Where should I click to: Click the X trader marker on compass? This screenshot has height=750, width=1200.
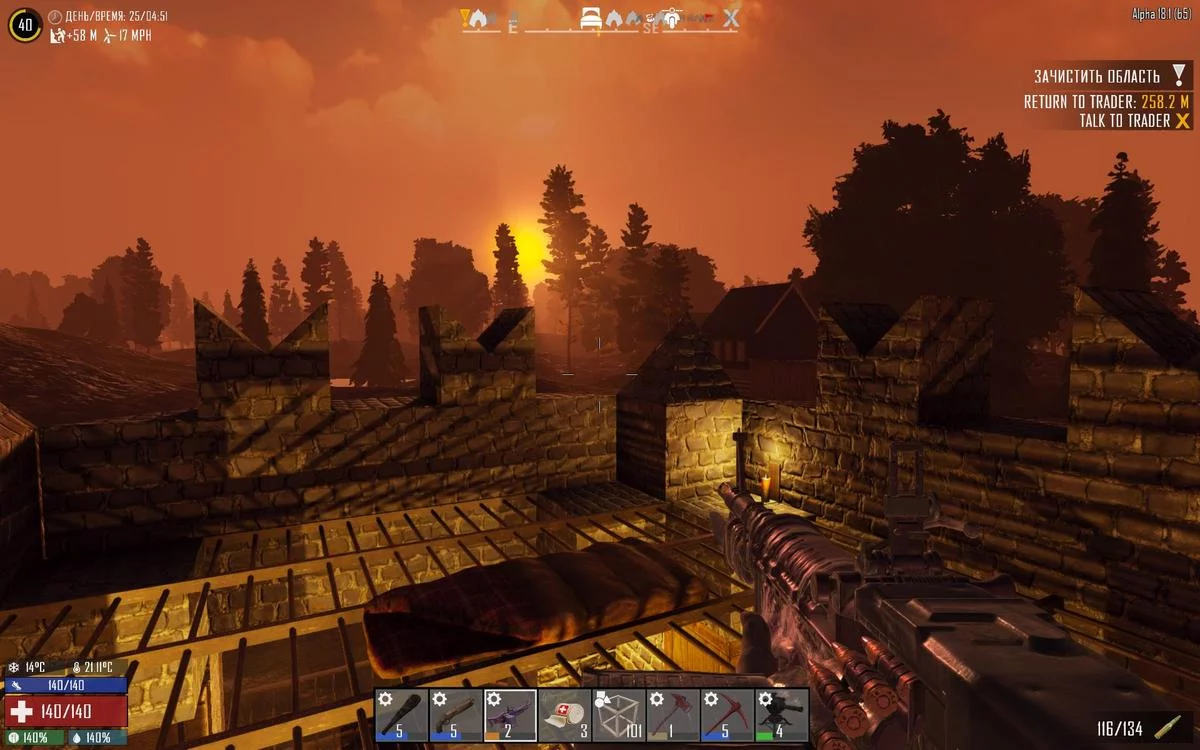732,17
